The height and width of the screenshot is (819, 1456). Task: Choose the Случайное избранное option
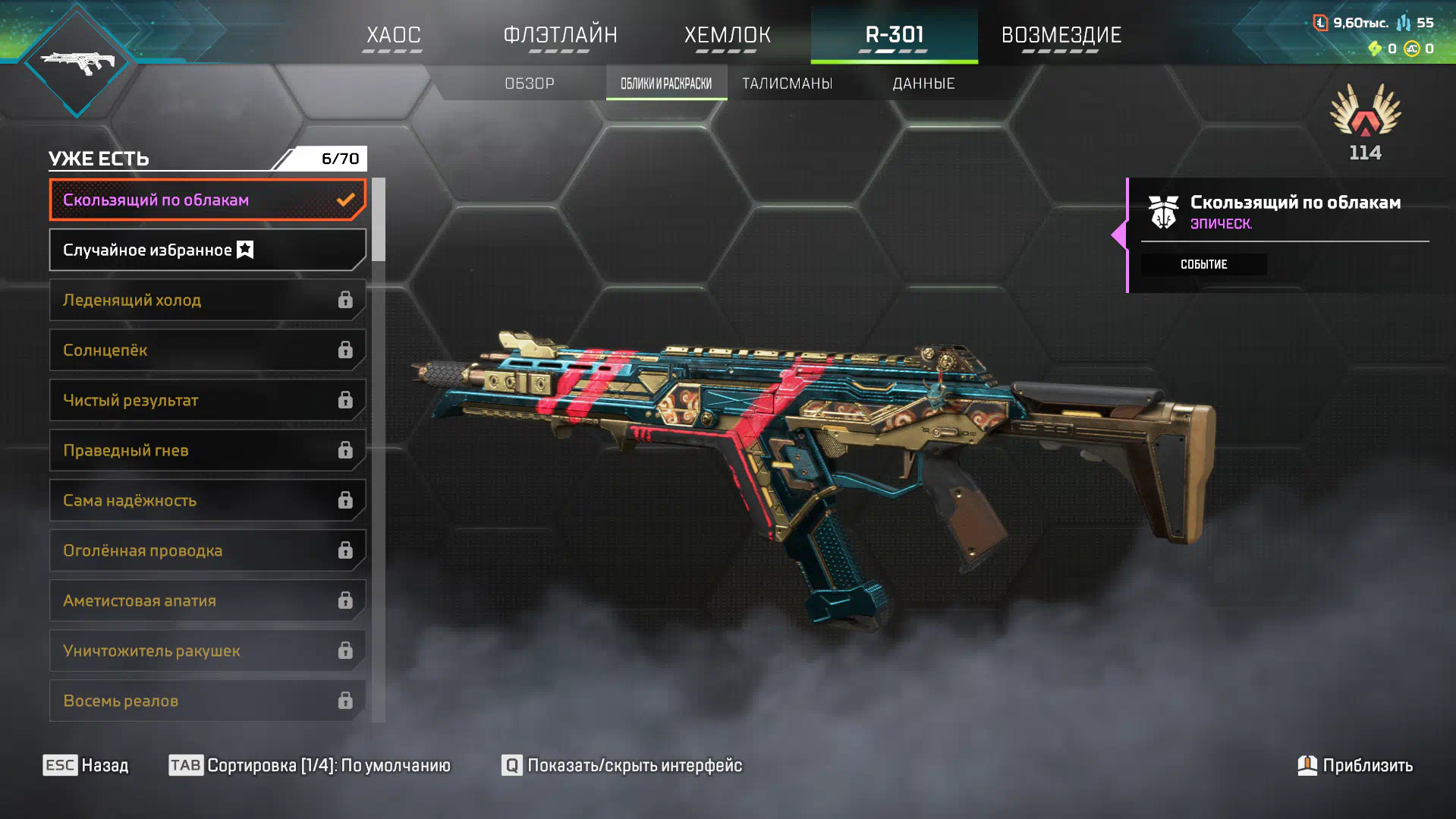(207, 250)
